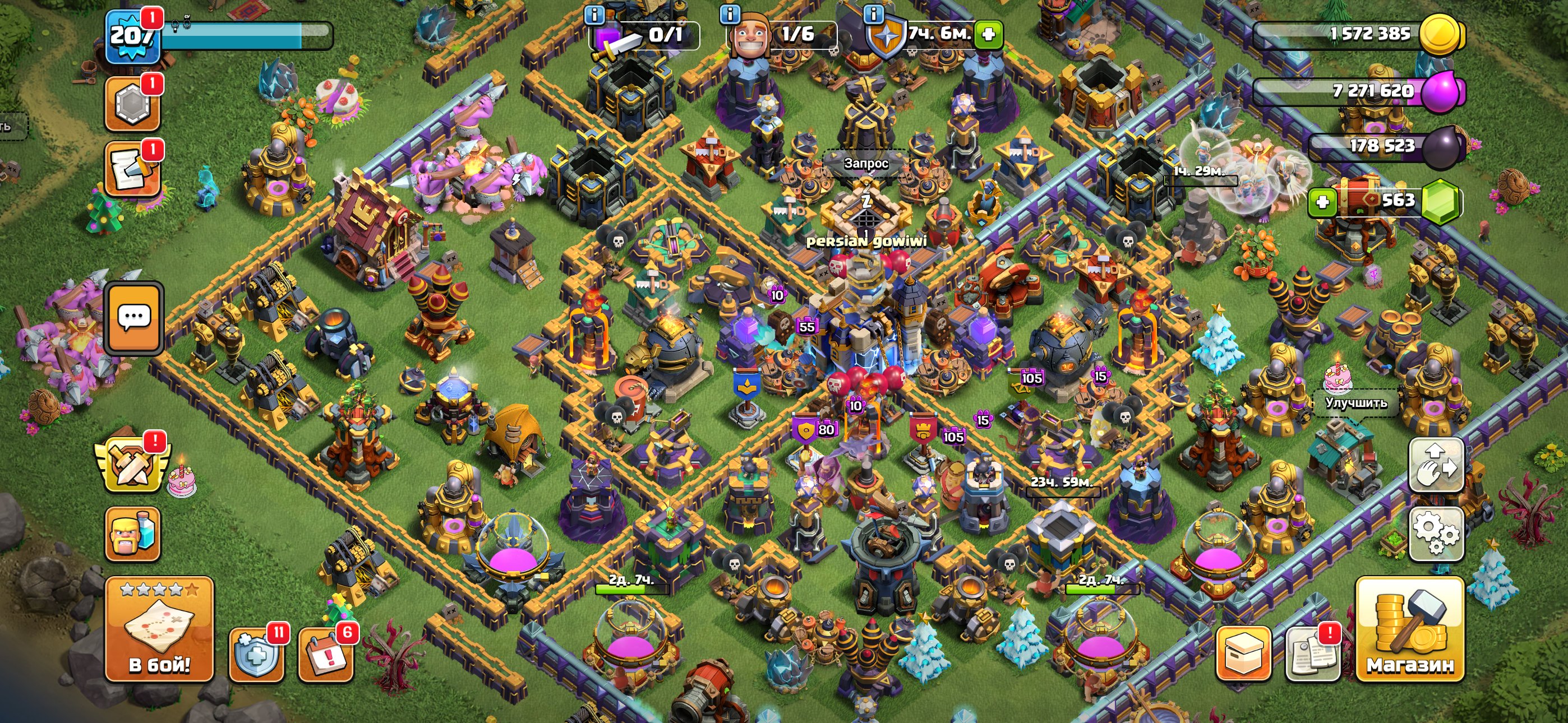Start an attack with the В бой! button

tap(159, 629)
